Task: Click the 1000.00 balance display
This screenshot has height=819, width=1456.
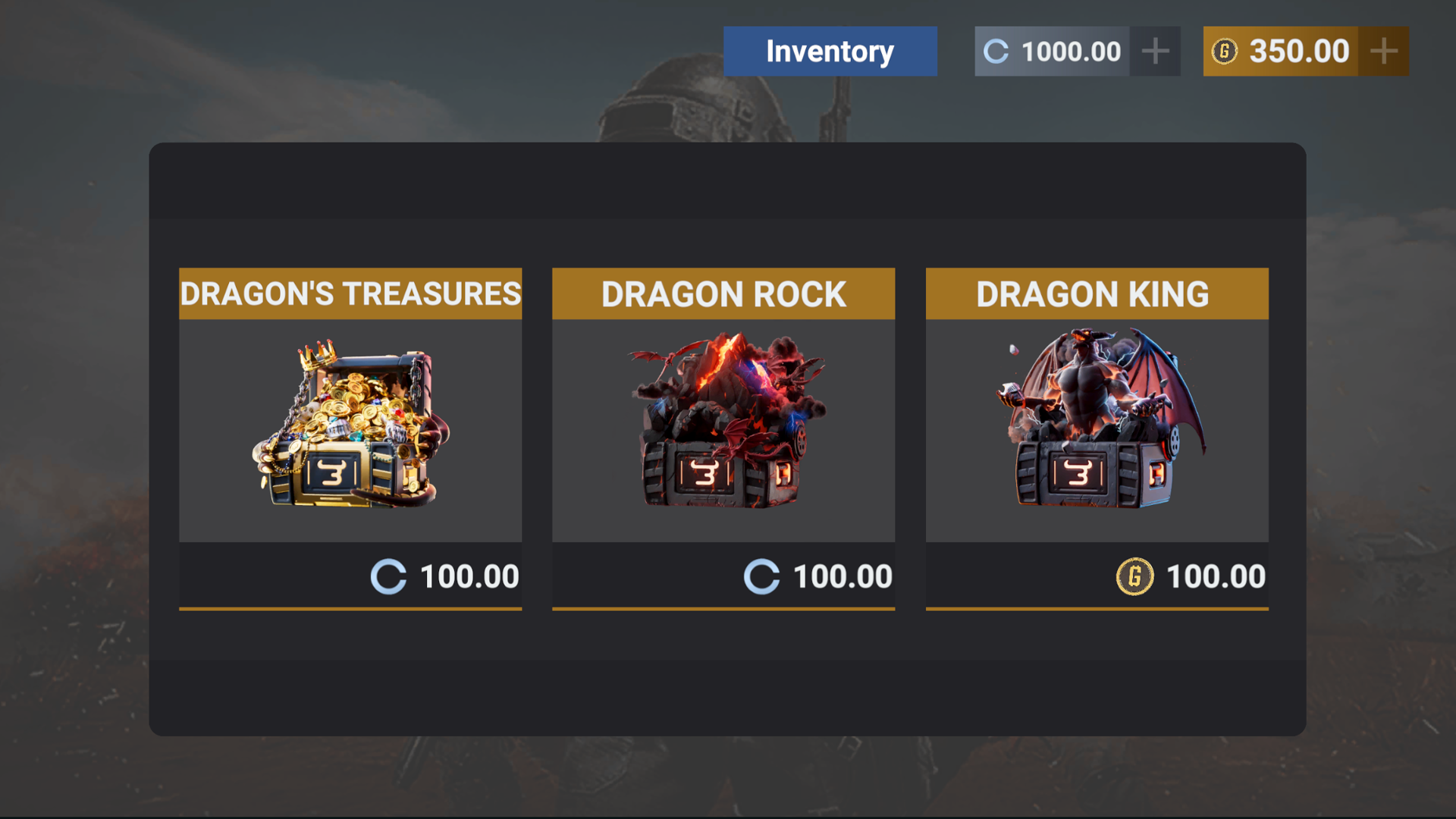Action: click(1071, 51)
